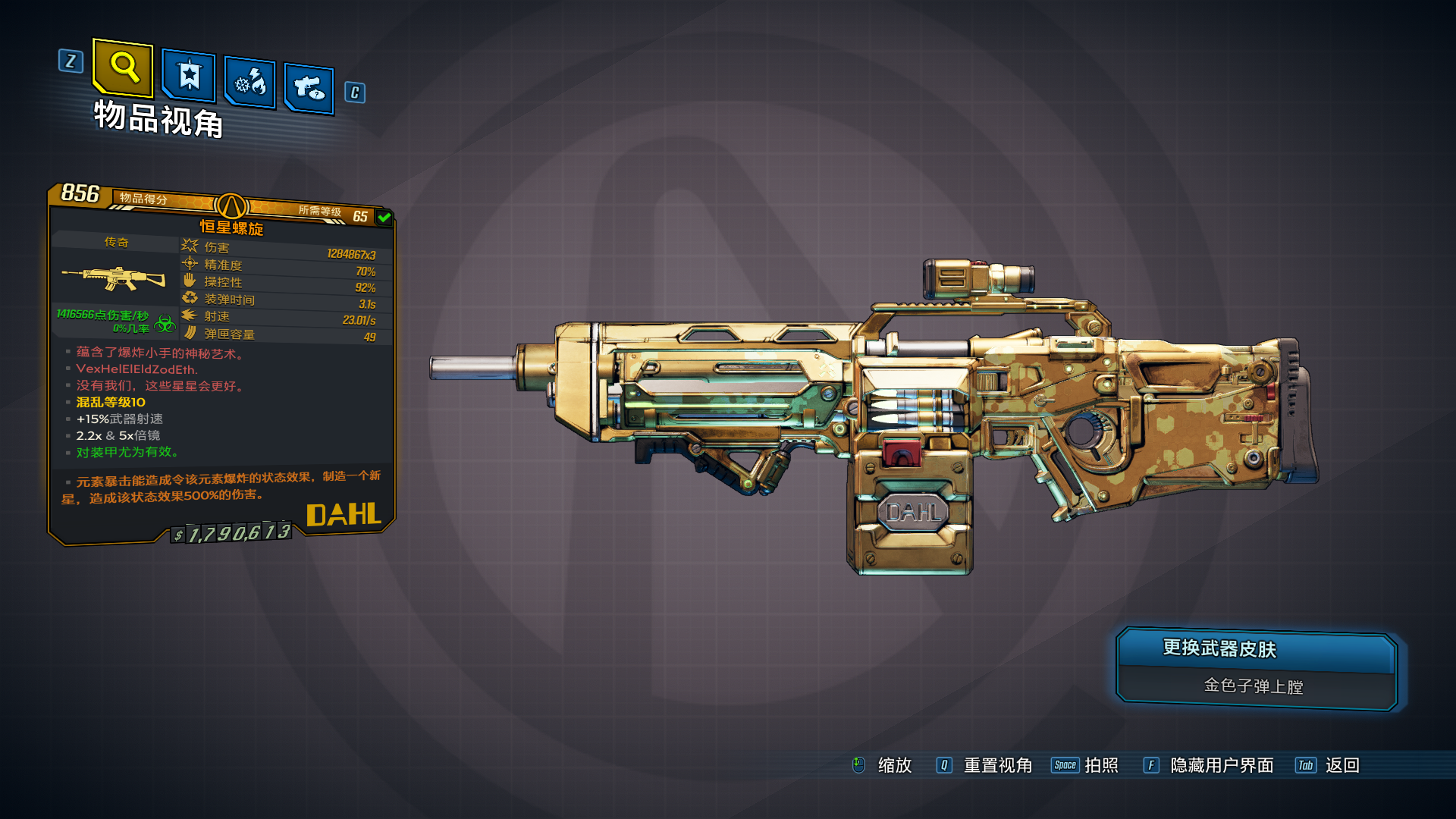Toggle the C keybind indicator

(353, 92)
